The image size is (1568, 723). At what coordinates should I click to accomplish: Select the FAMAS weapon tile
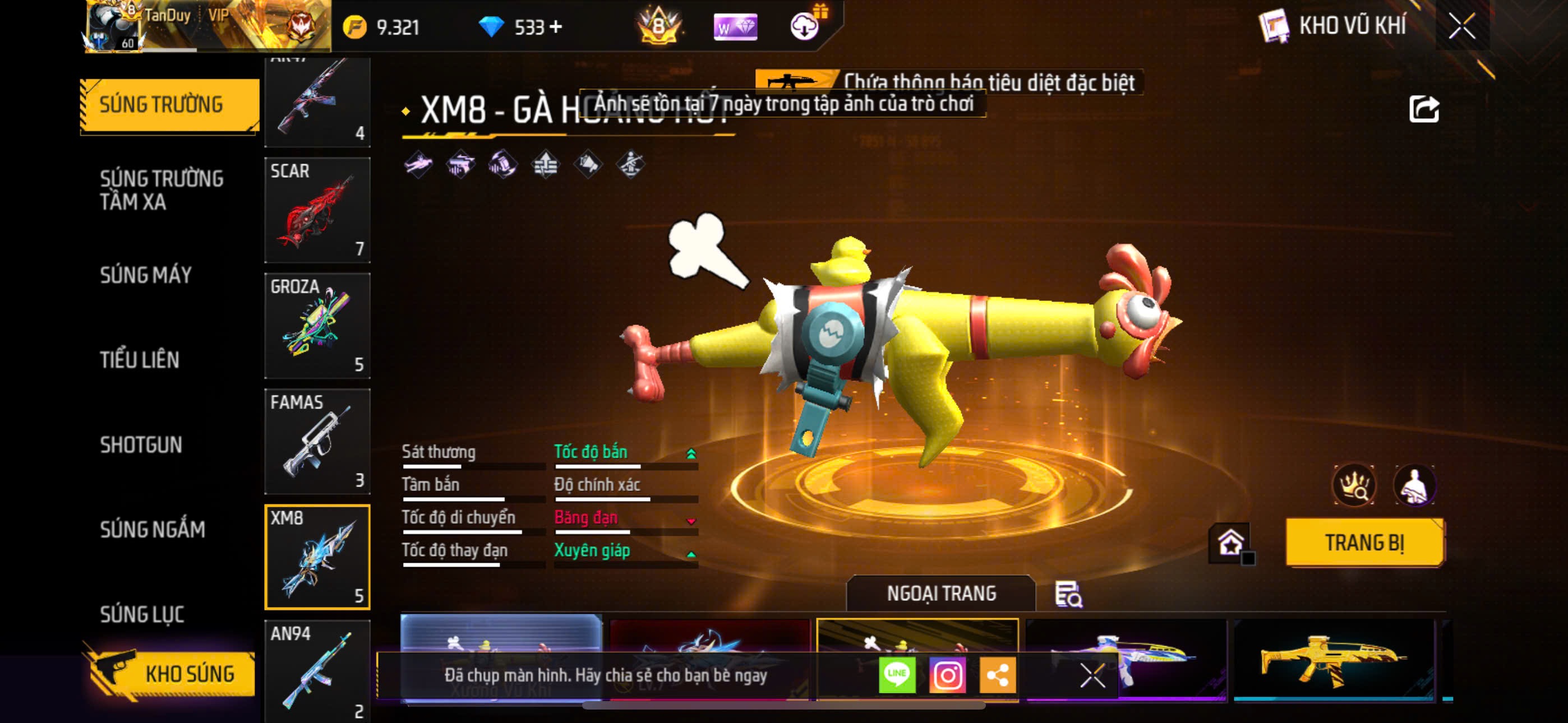point(317,441)
